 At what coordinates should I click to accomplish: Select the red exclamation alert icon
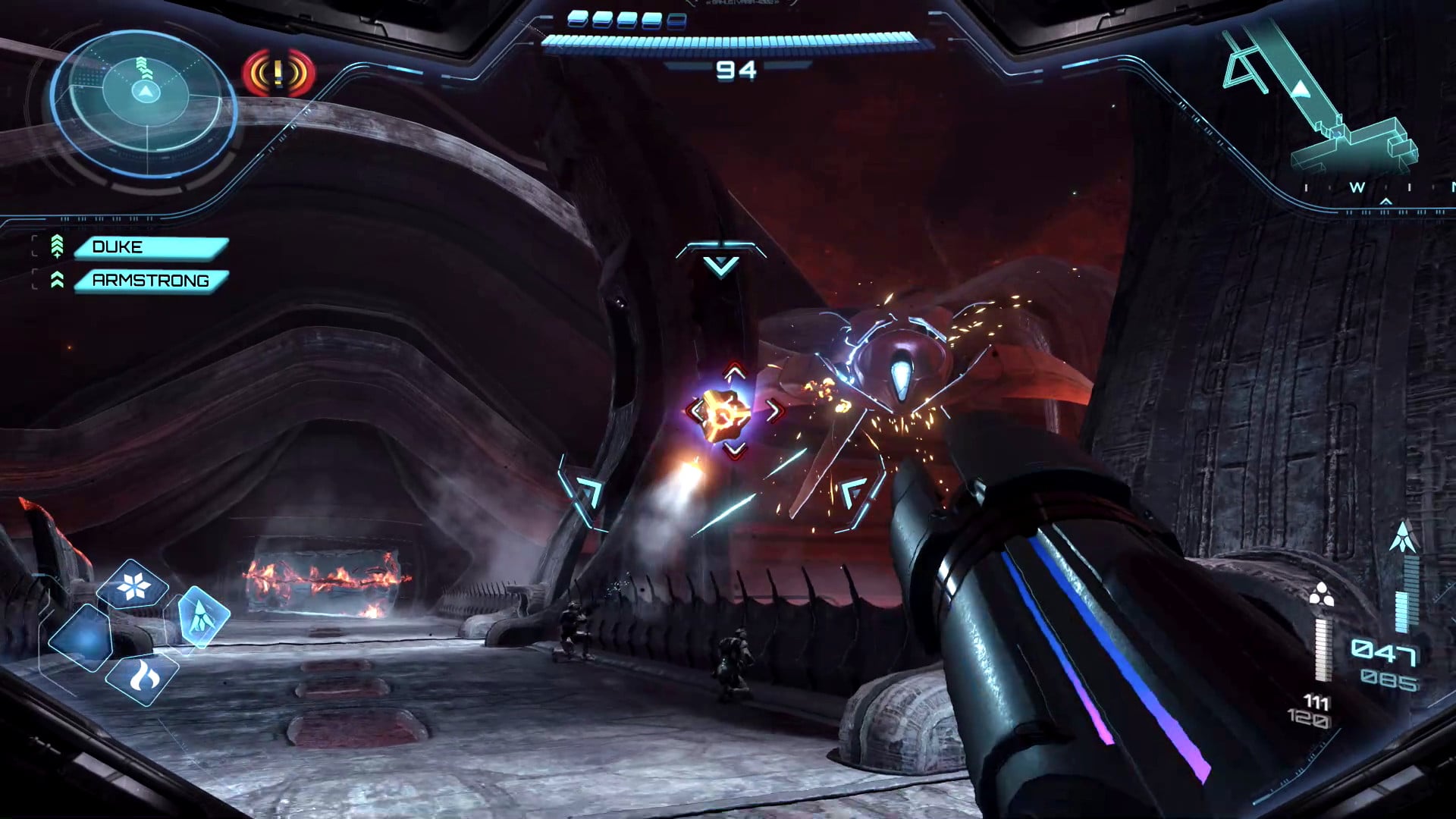[x=278, y=74]
